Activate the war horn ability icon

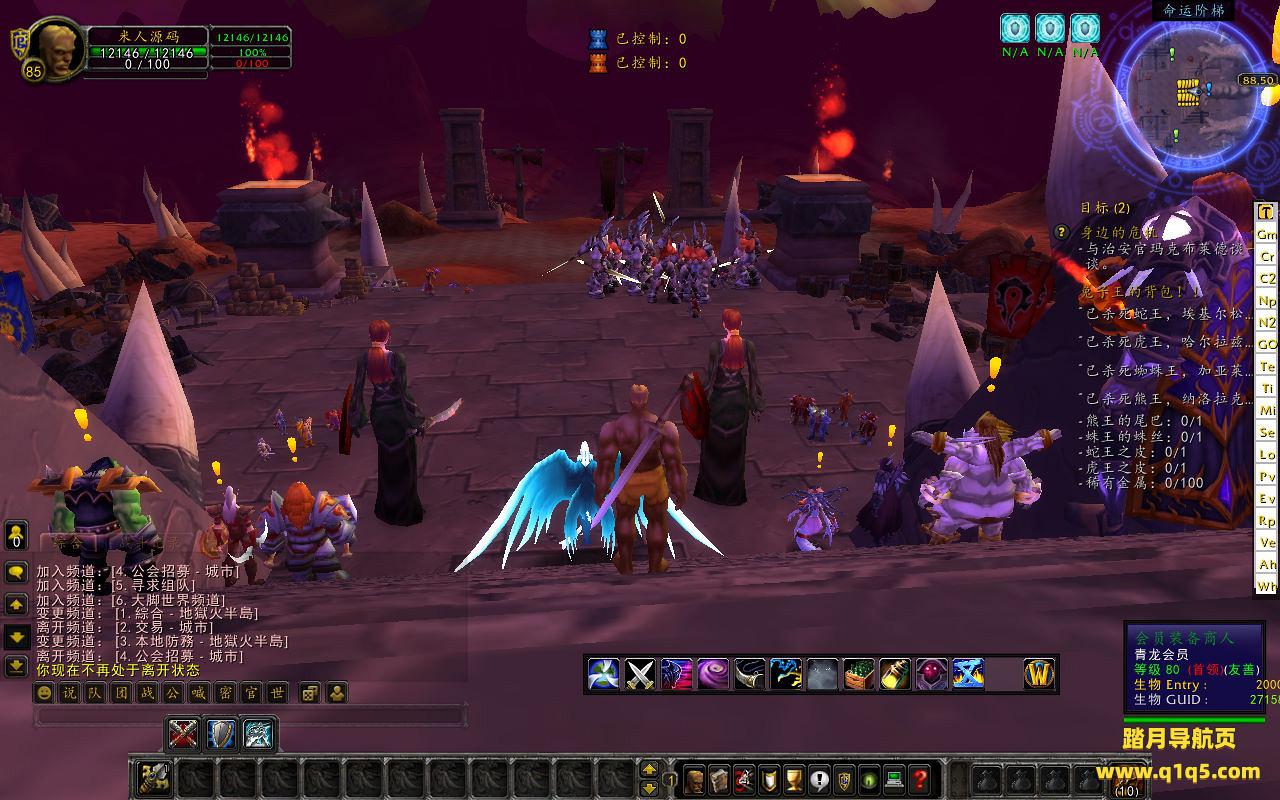point(750,675)
